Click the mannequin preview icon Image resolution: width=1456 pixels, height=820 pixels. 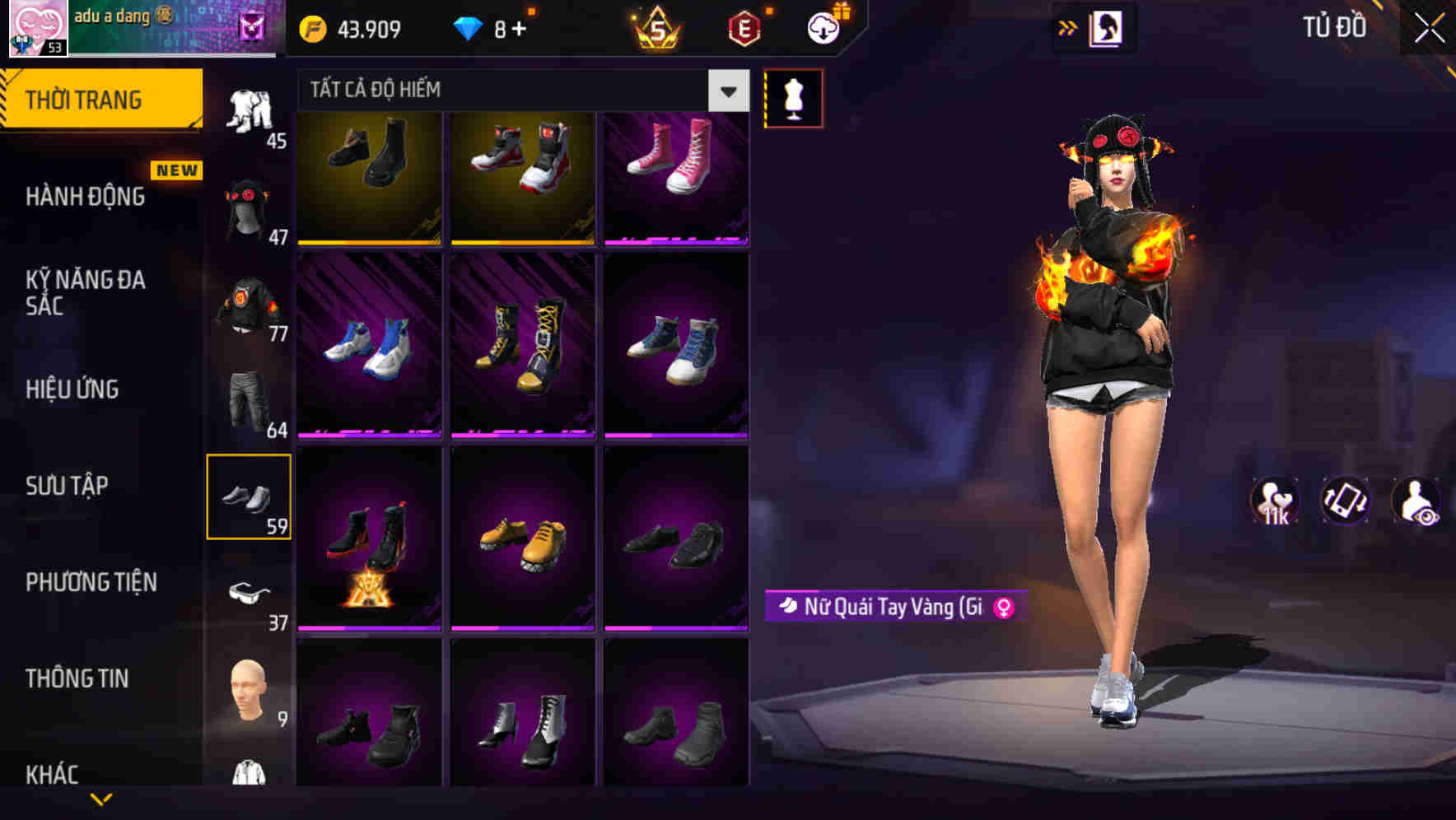(x=793, y=97)
